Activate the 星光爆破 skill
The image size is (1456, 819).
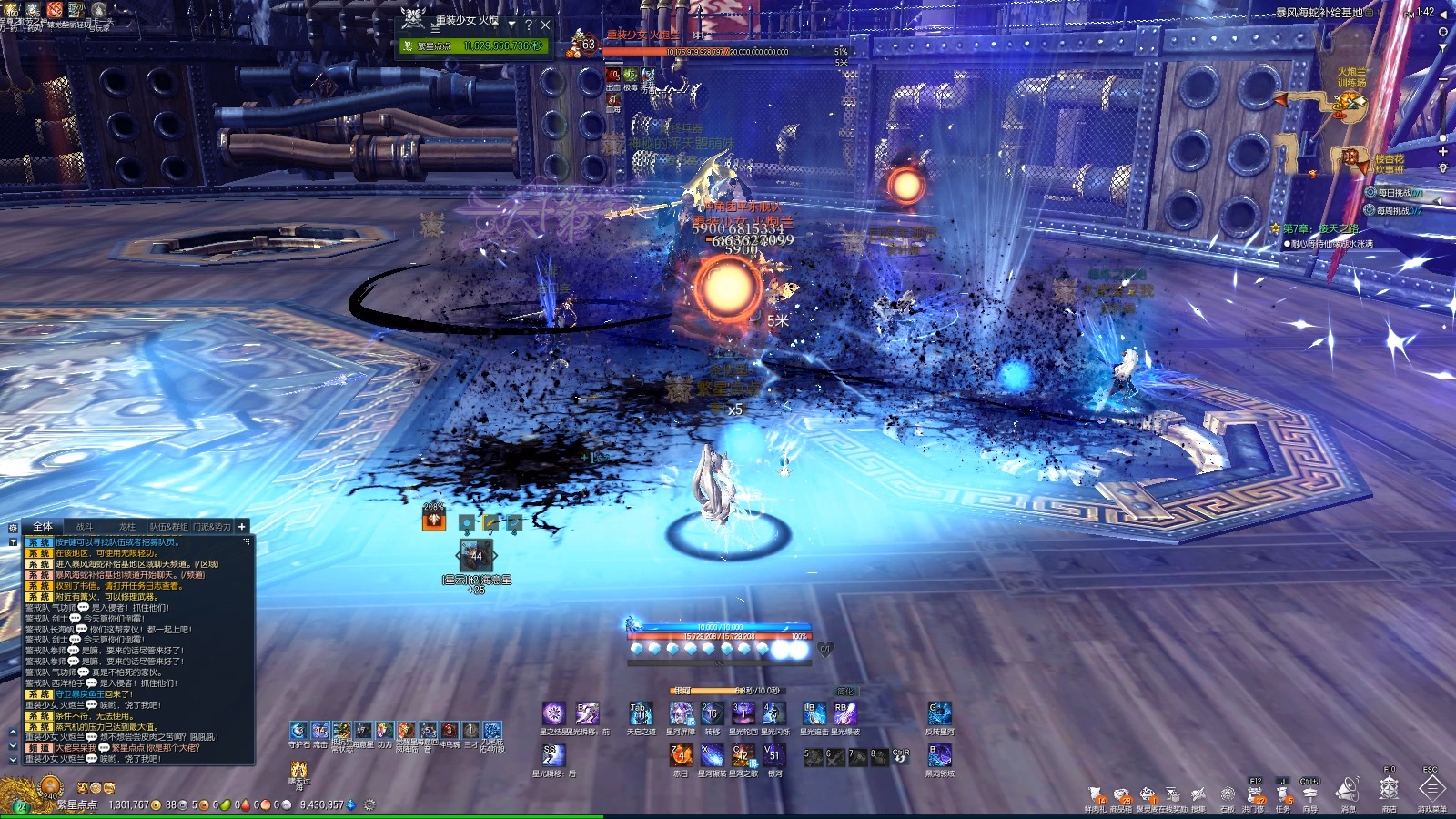click(x=844, y=713)
